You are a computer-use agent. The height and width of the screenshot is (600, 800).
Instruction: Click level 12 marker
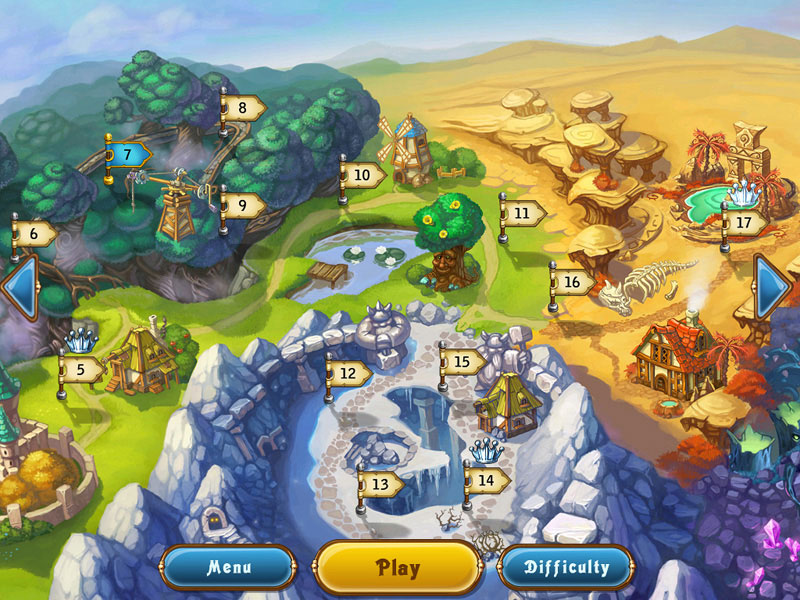click(349, 373)
